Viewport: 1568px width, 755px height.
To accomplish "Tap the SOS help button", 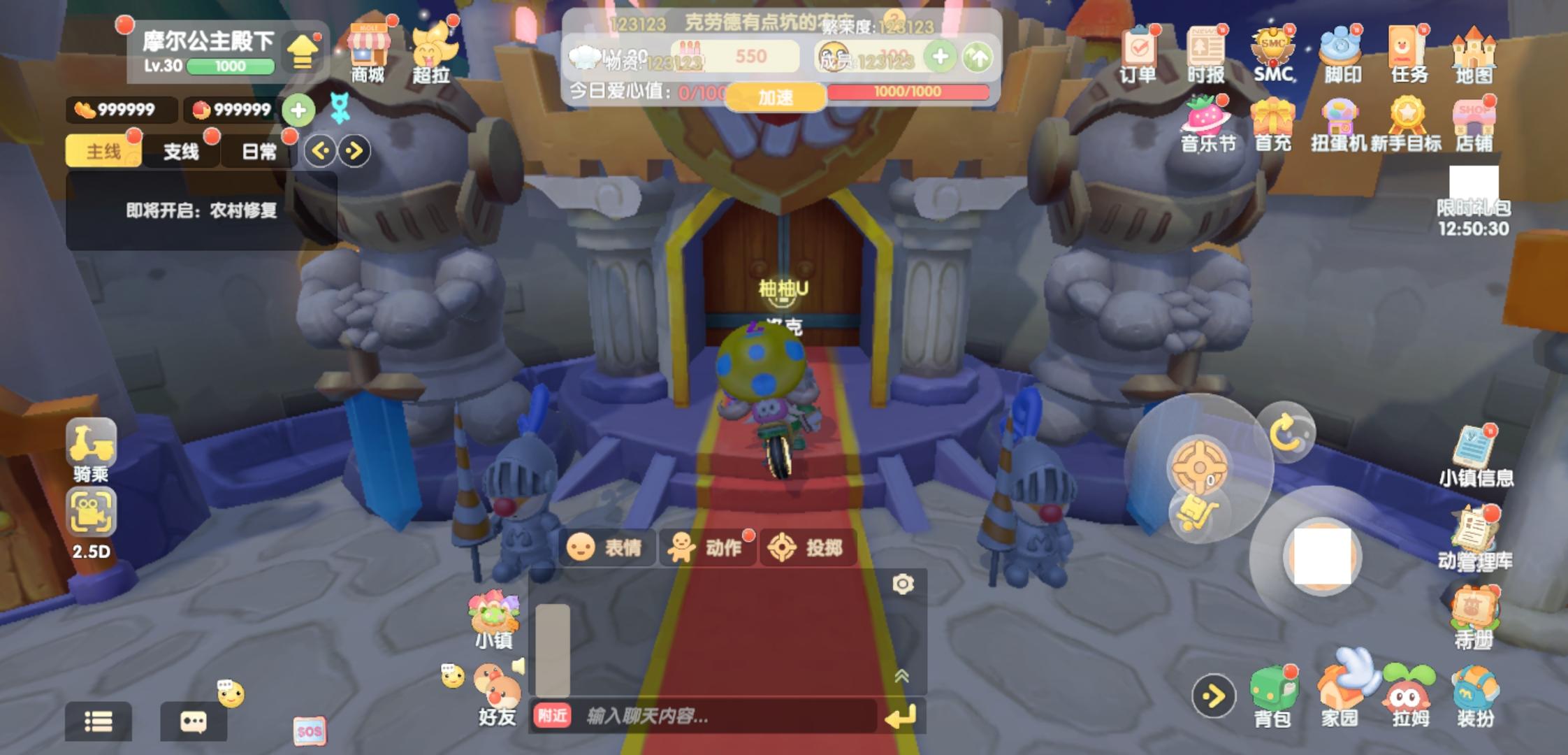I will pos(310,730).
